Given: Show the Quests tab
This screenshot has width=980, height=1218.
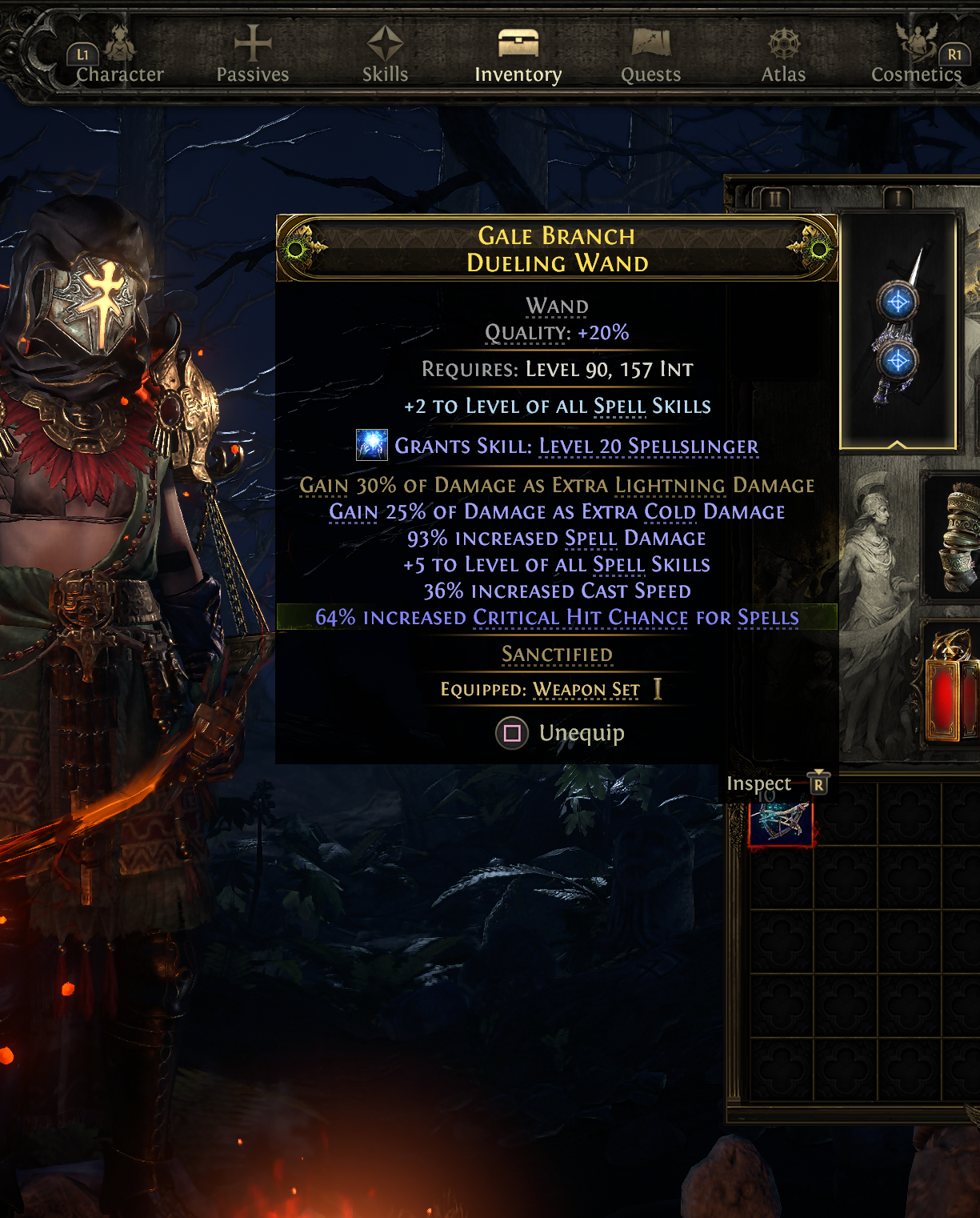Looking at the screenshot, I should (x=650, y=56).
